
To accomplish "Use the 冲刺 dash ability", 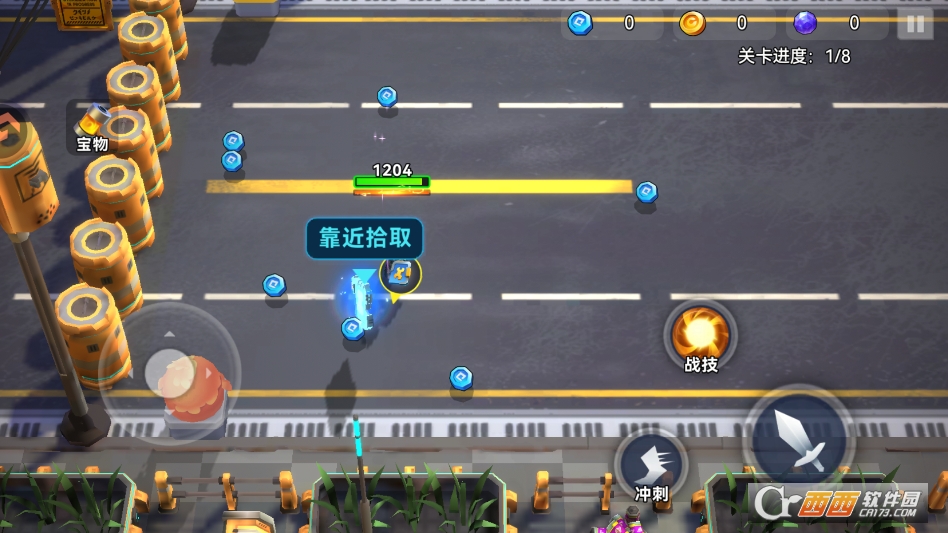I will point(651,466).
